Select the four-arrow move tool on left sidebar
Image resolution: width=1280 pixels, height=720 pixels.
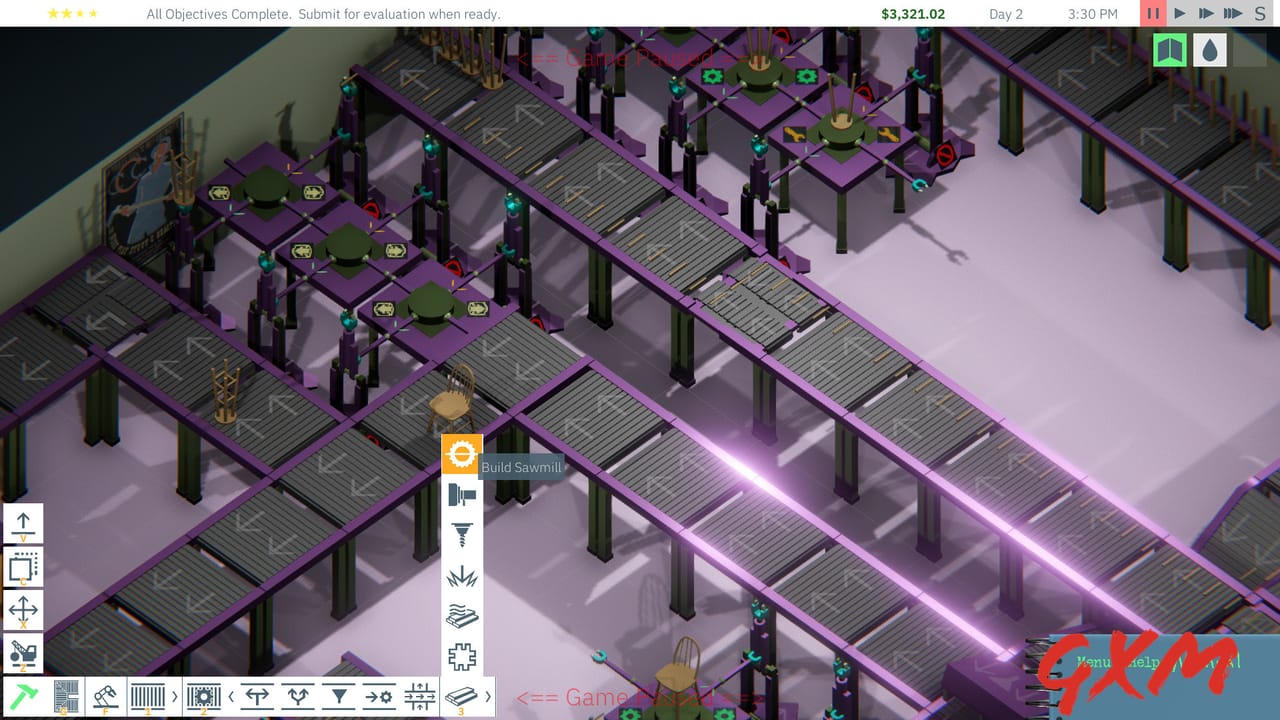[x=22, y=608]
